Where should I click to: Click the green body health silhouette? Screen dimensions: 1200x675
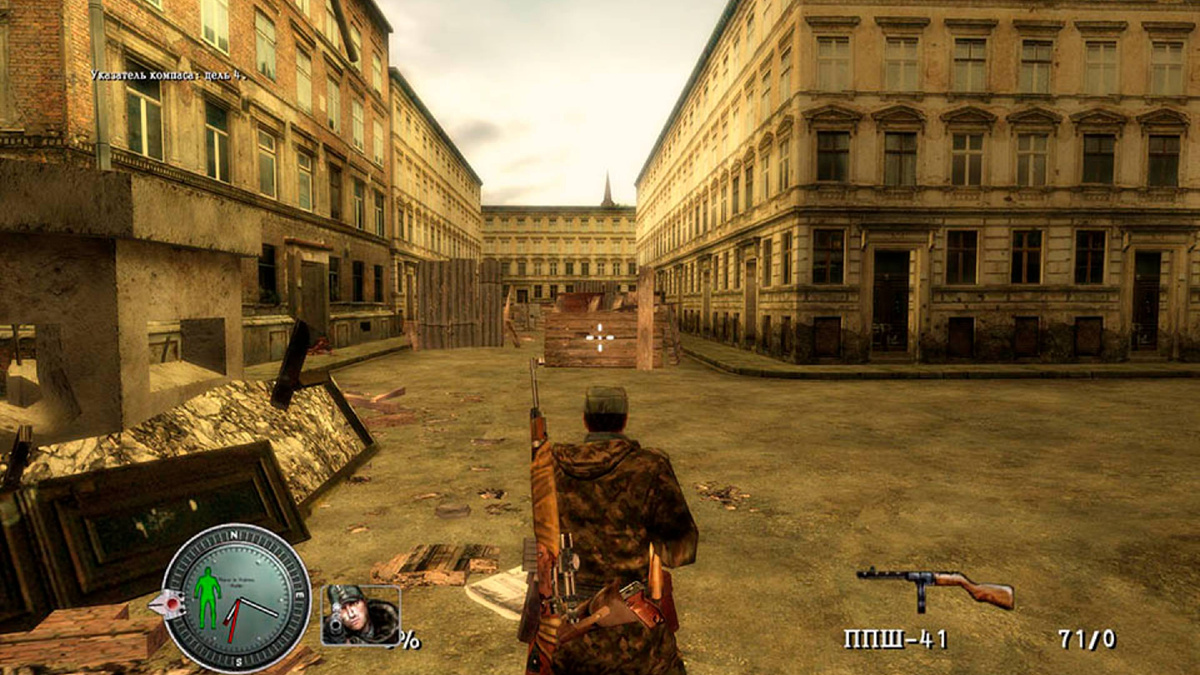[x=208, y=596]
